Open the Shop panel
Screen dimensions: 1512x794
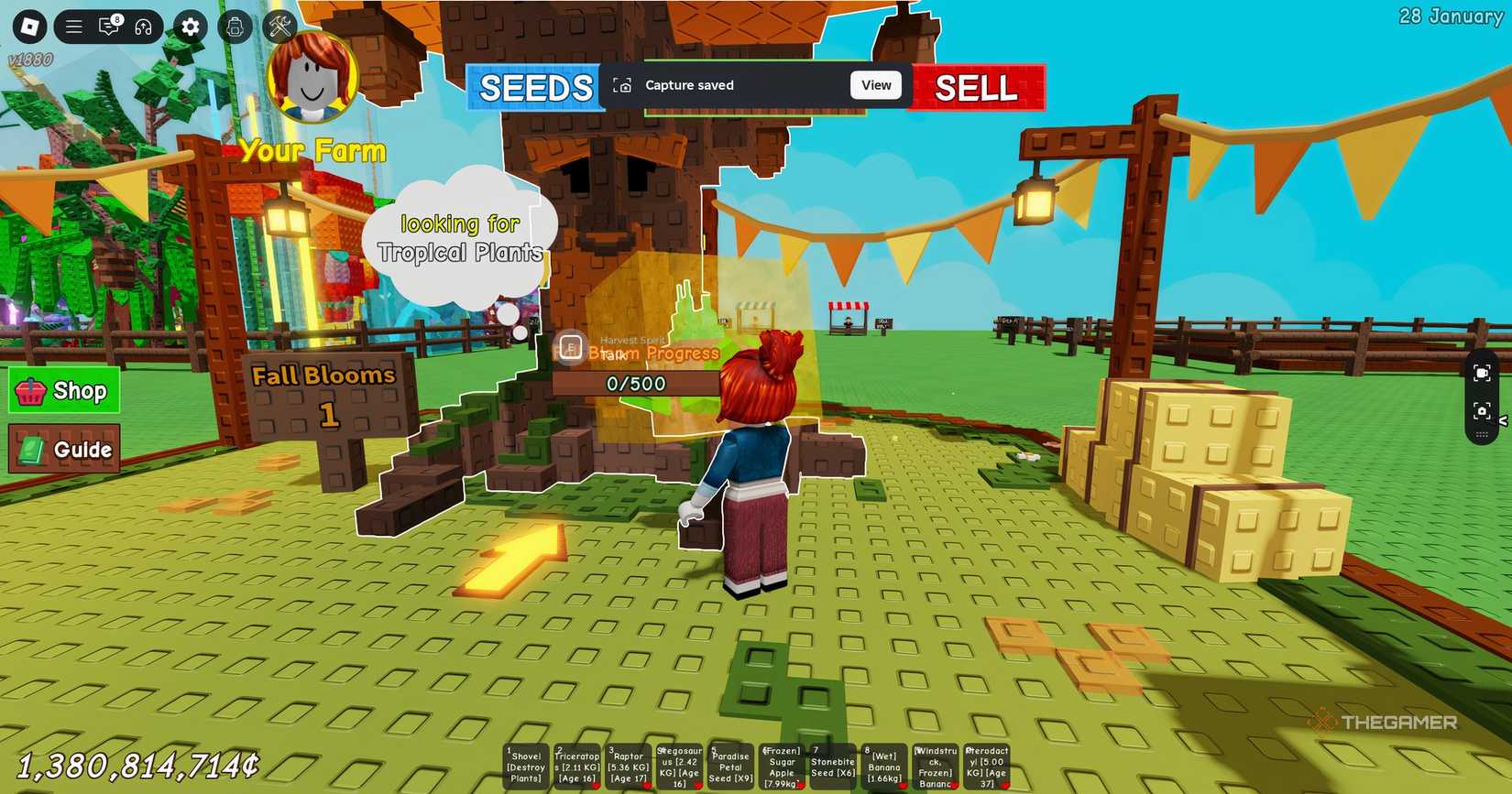(x=62, y=390)
